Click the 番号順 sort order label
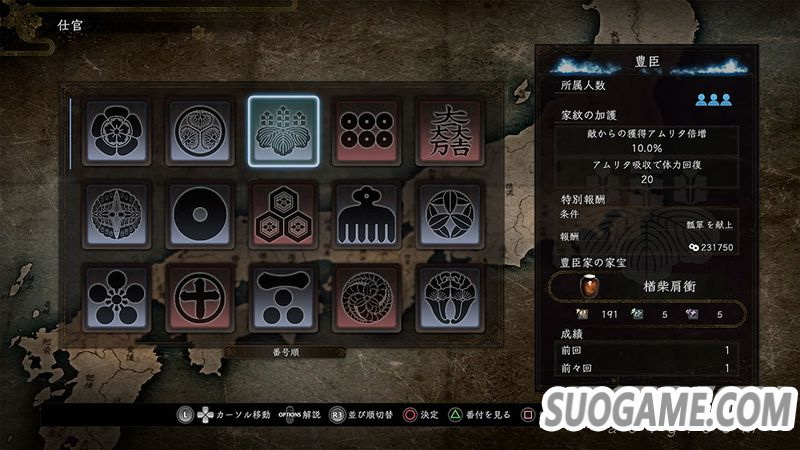800x450 pixels. [283, 352]
